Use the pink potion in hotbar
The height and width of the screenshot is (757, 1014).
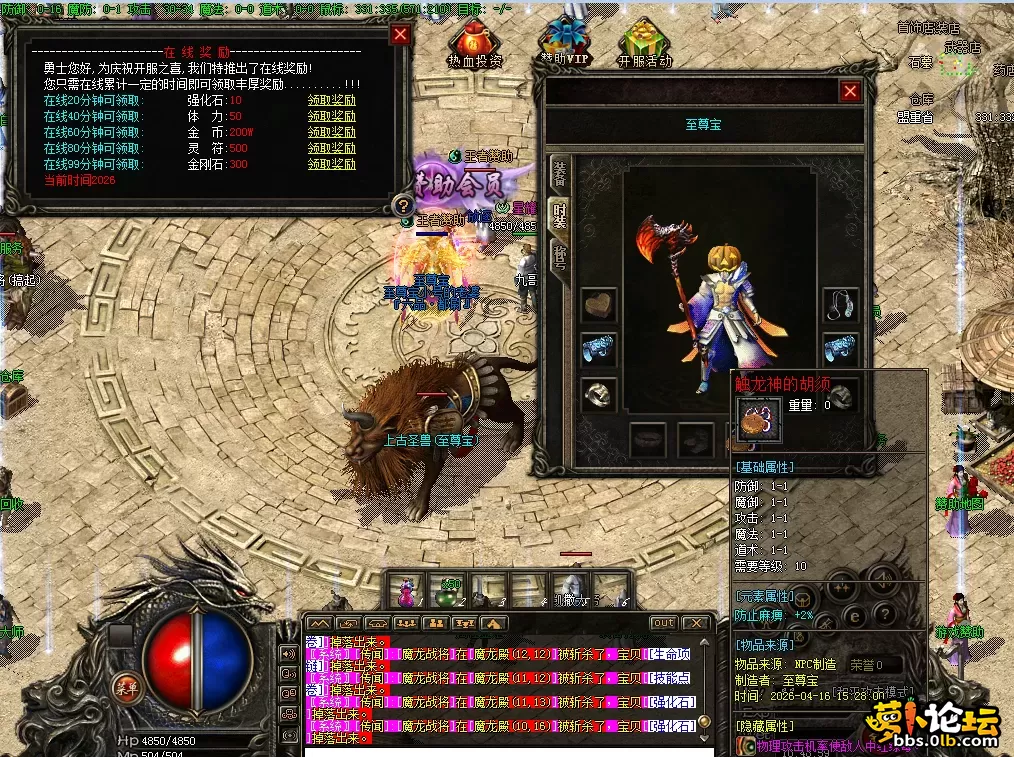point(407,589)
